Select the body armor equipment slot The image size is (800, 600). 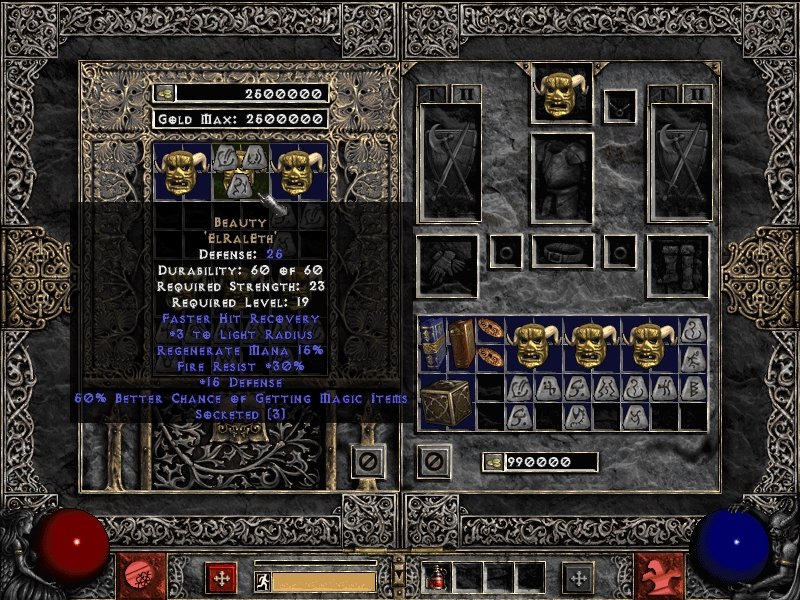[x=561, y=178]
